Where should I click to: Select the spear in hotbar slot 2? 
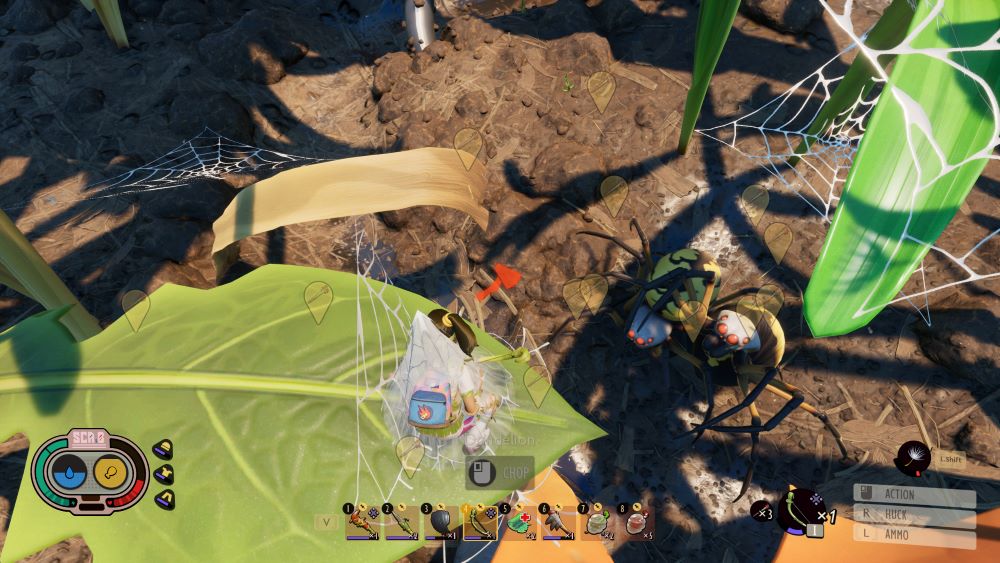click(402, 521)
